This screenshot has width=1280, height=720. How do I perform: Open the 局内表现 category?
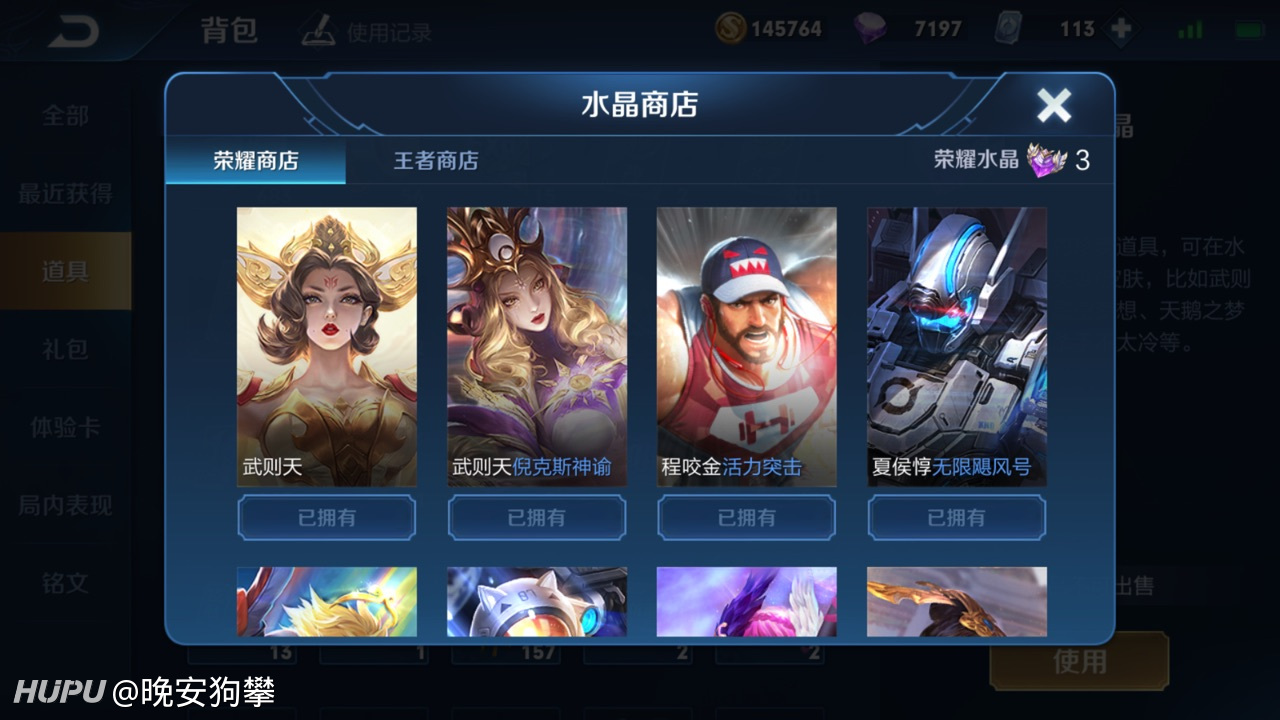(65, 505)
